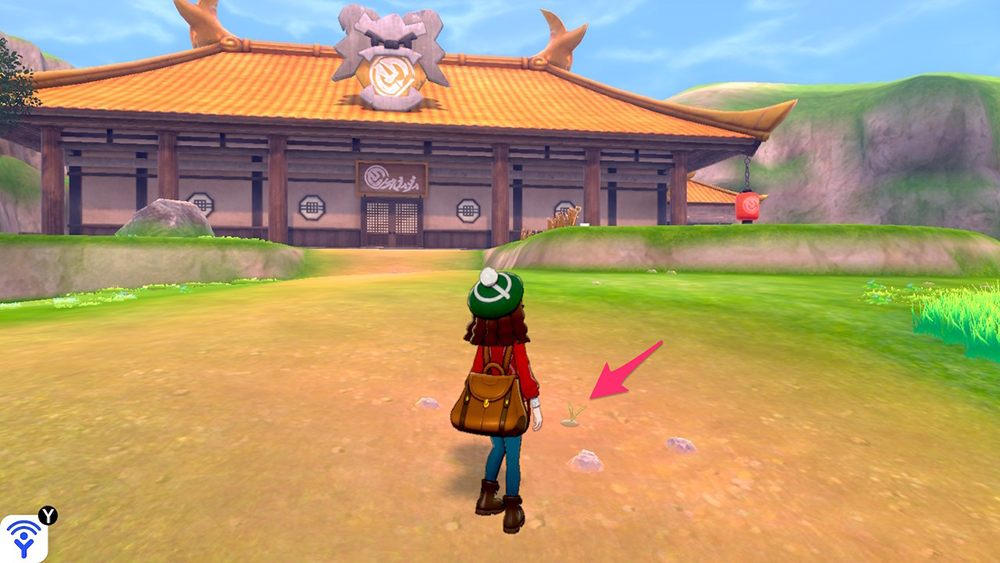
Task: Open the Y-Comm wireless icon
Action: (x=22, y=538)
